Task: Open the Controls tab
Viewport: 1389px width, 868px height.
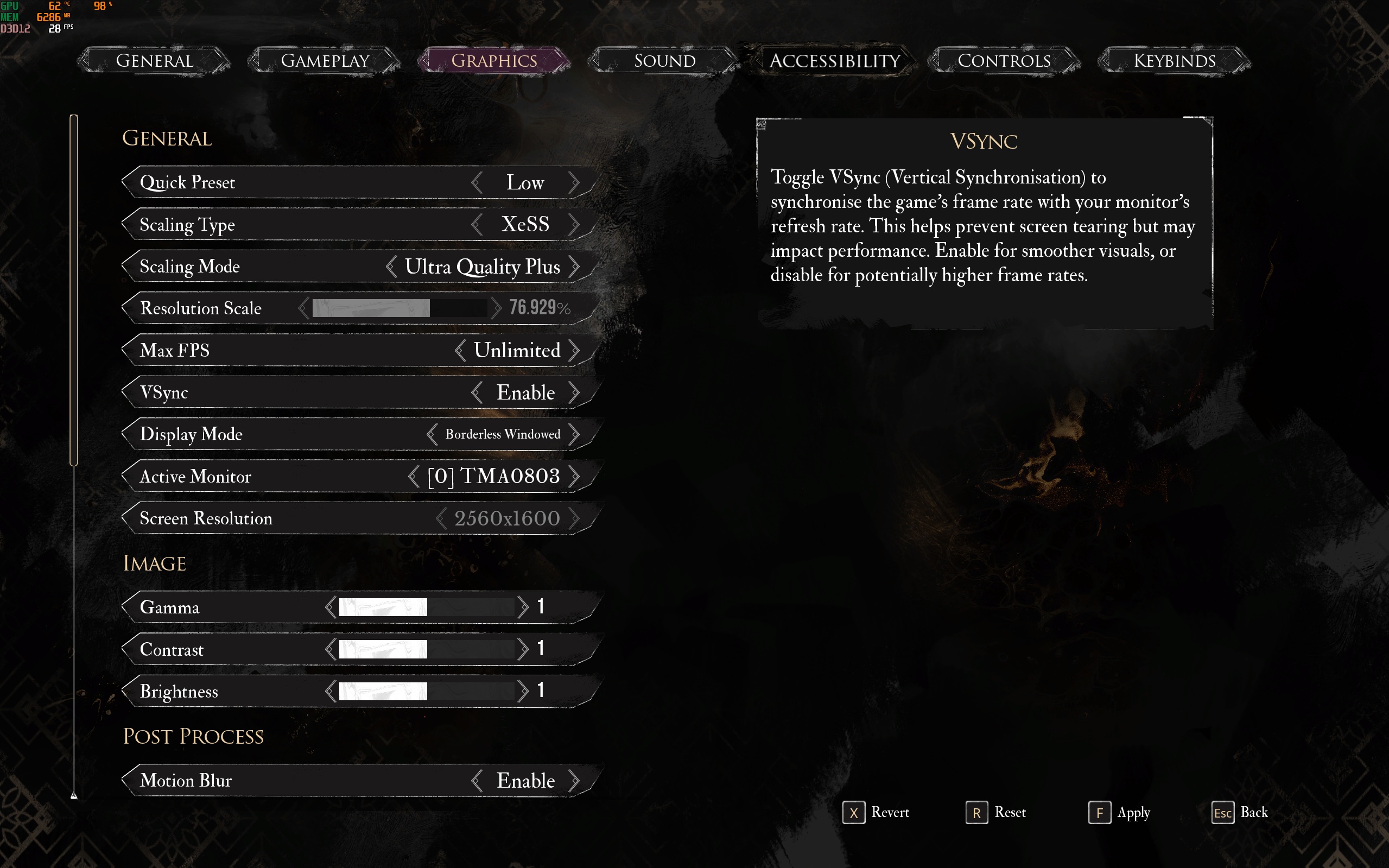Action: click(1004, 61)
